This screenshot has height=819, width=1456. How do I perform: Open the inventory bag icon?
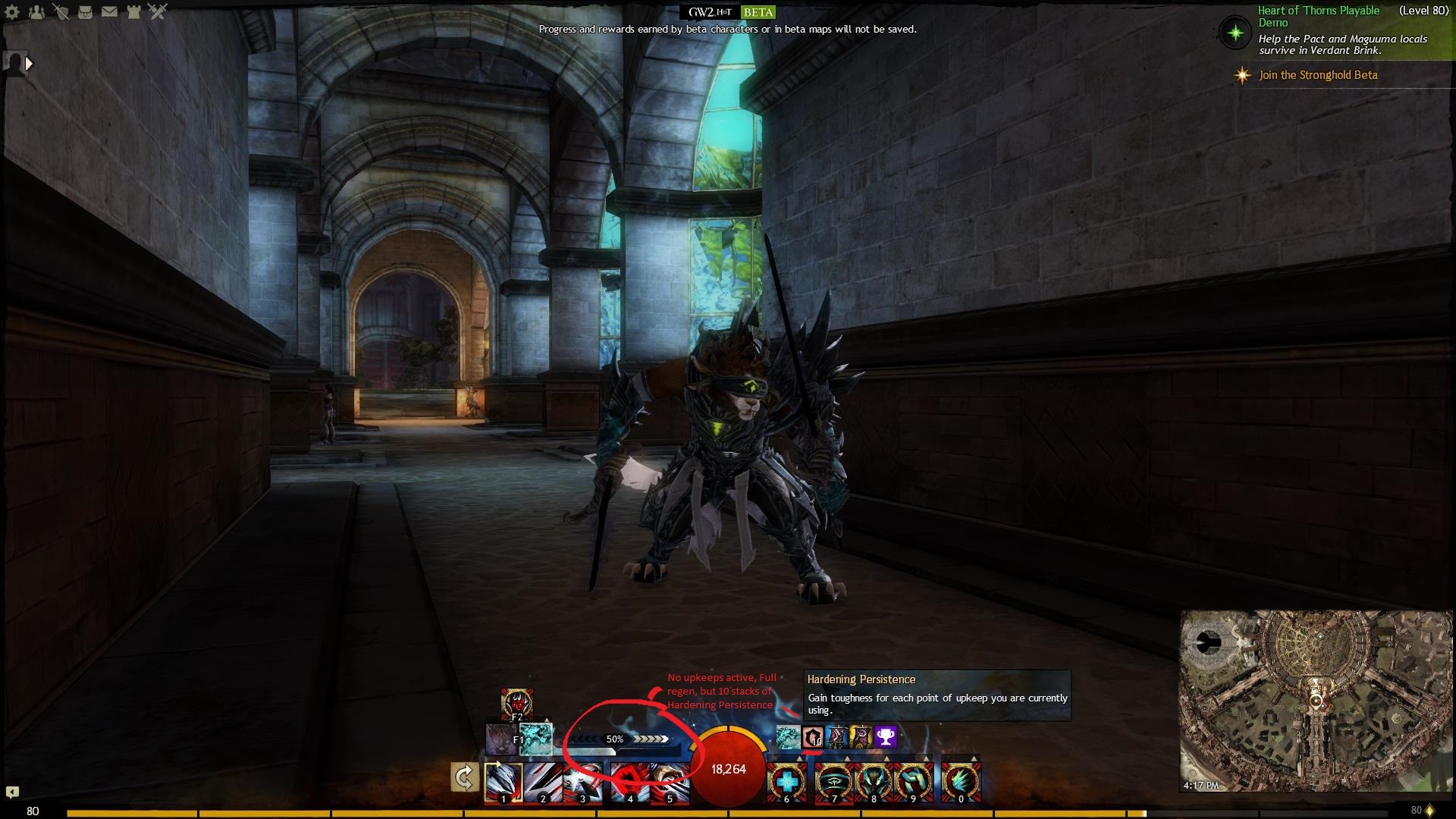pos(85,12)
